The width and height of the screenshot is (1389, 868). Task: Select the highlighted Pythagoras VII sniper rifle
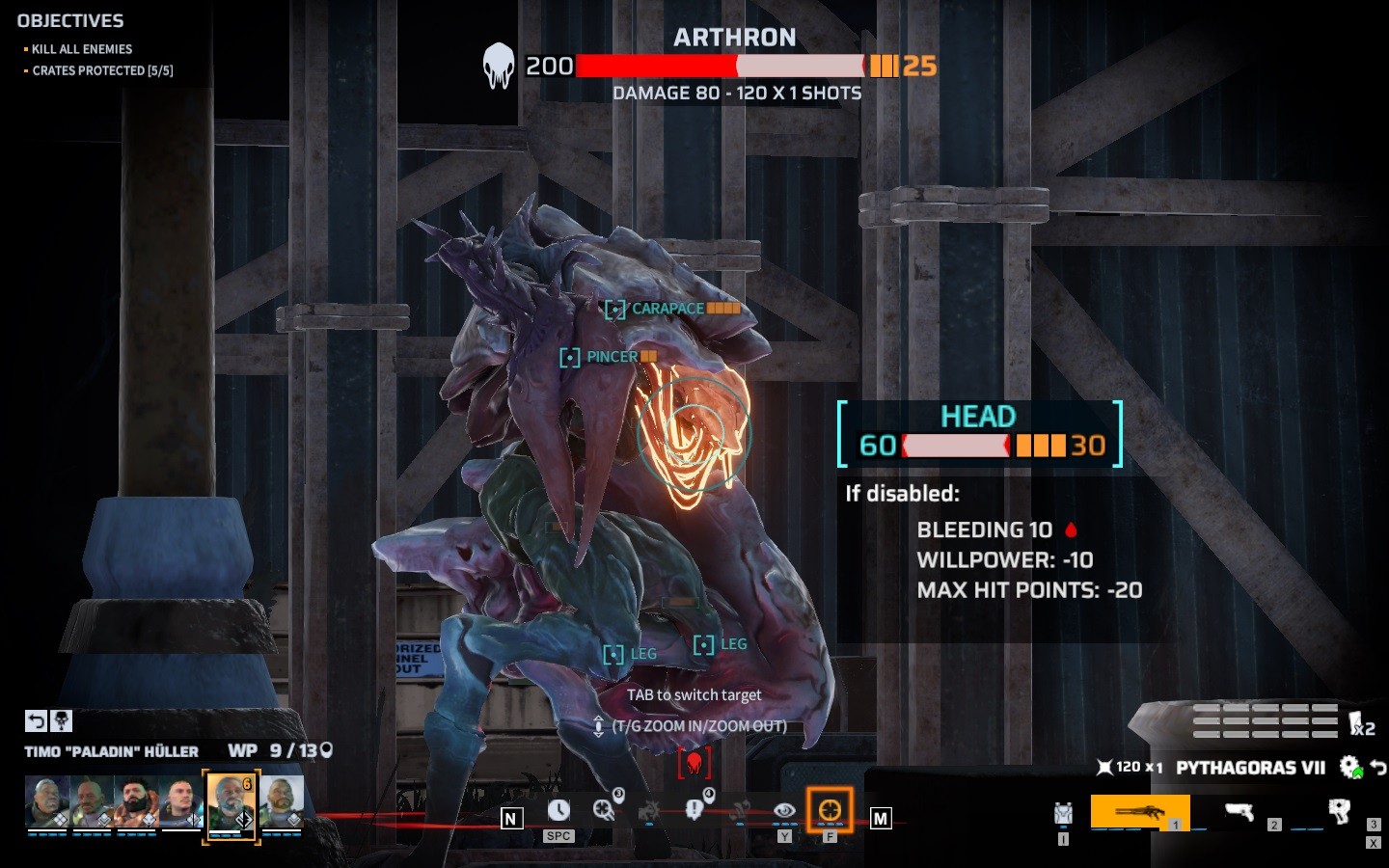click(1139, 812)
